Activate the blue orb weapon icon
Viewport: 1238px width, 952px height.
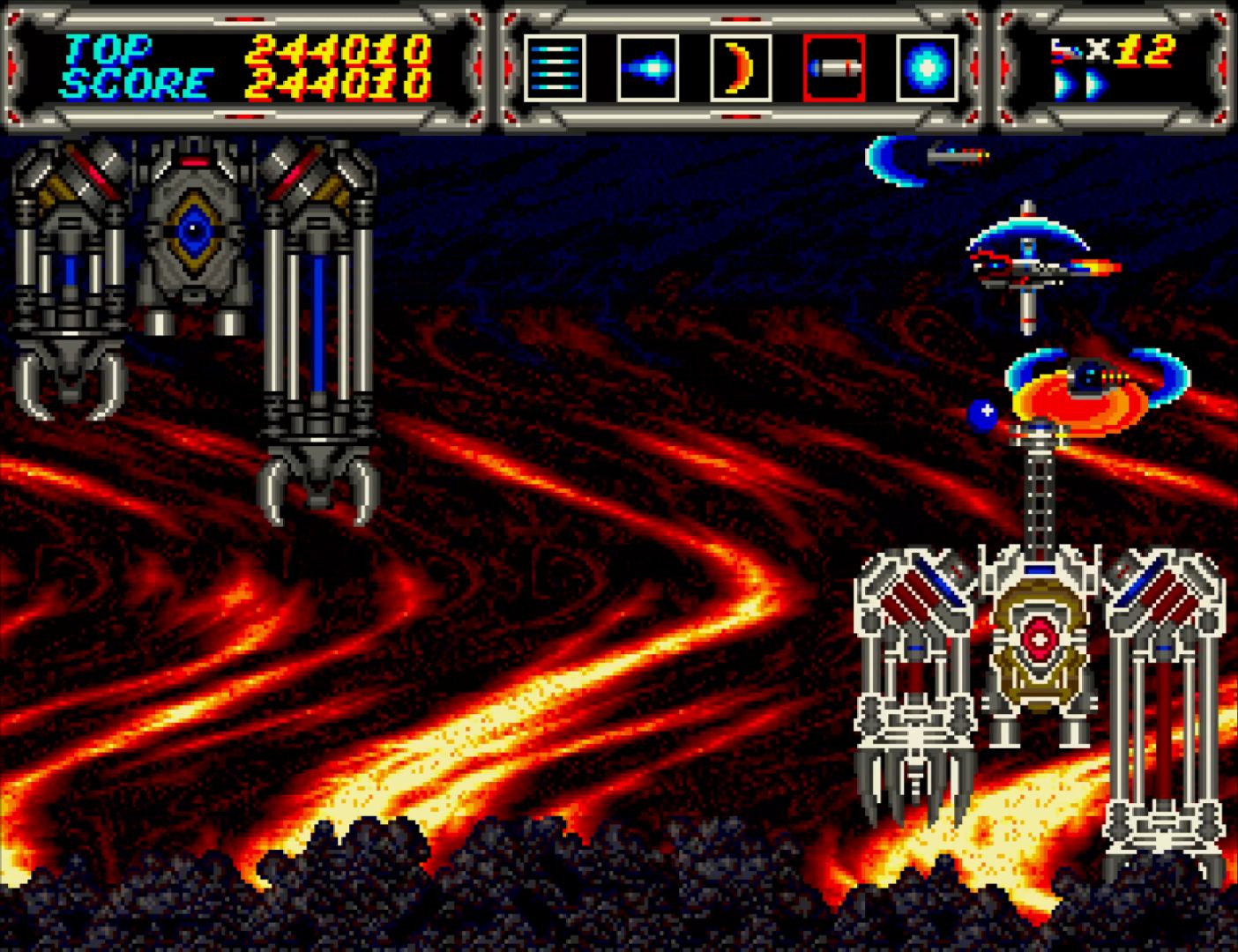pyautogui.click(x=927, y=68)
